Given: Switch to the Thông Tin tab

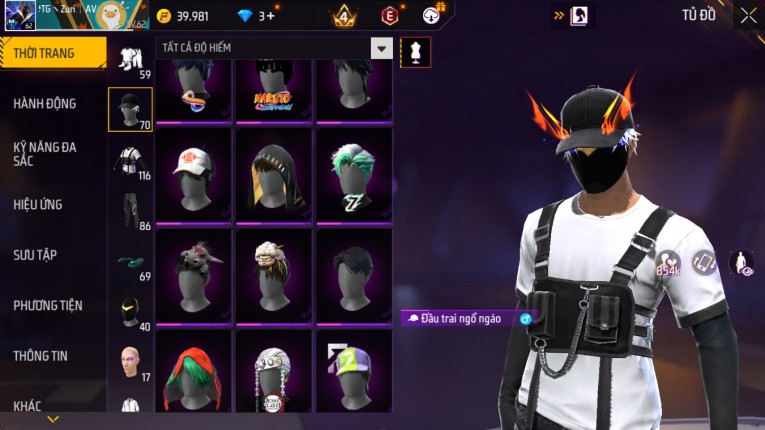Looking at the screenshot, I should (41, 355).
